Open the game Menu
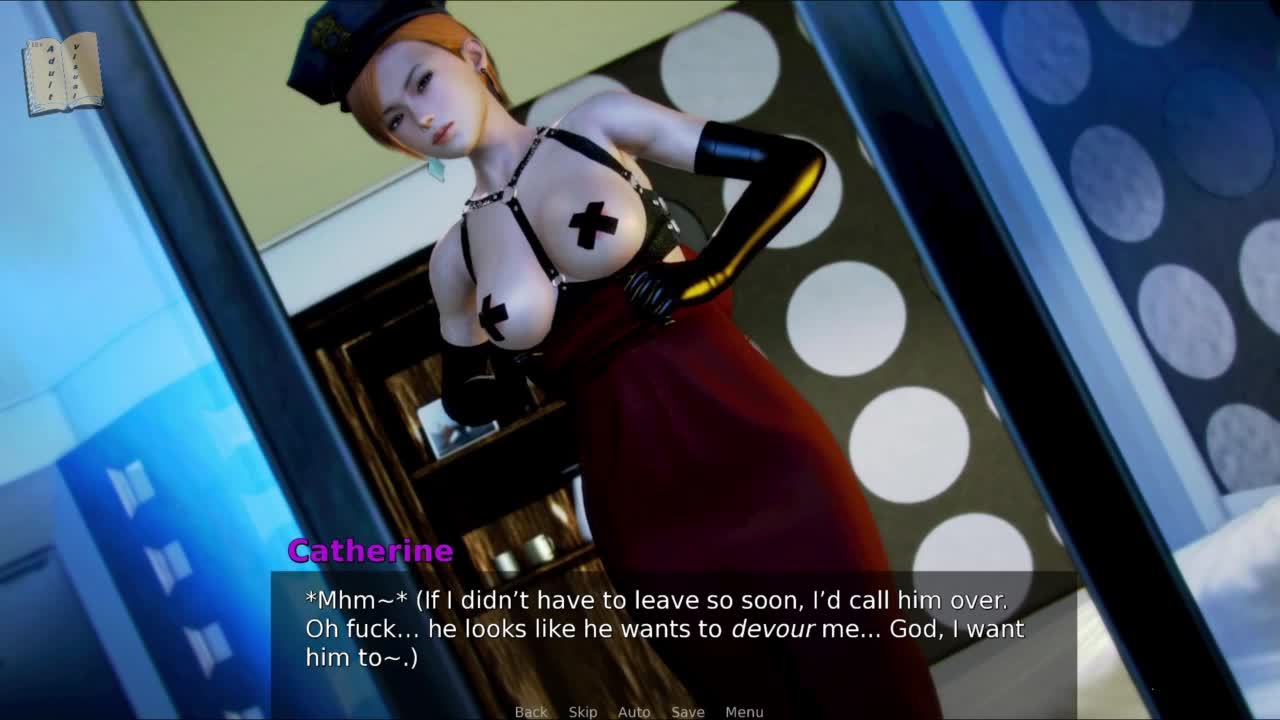This screenshot has width=1280, height=720. click(x=744, y=711)
